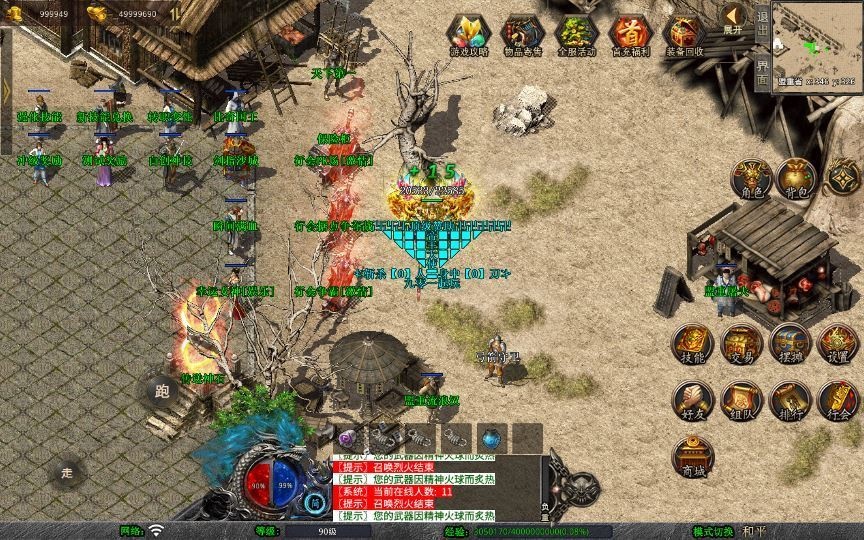This screenshot has height=540, width=864.
Task: Open the 技能 skills menu
Action: point(692,344)
